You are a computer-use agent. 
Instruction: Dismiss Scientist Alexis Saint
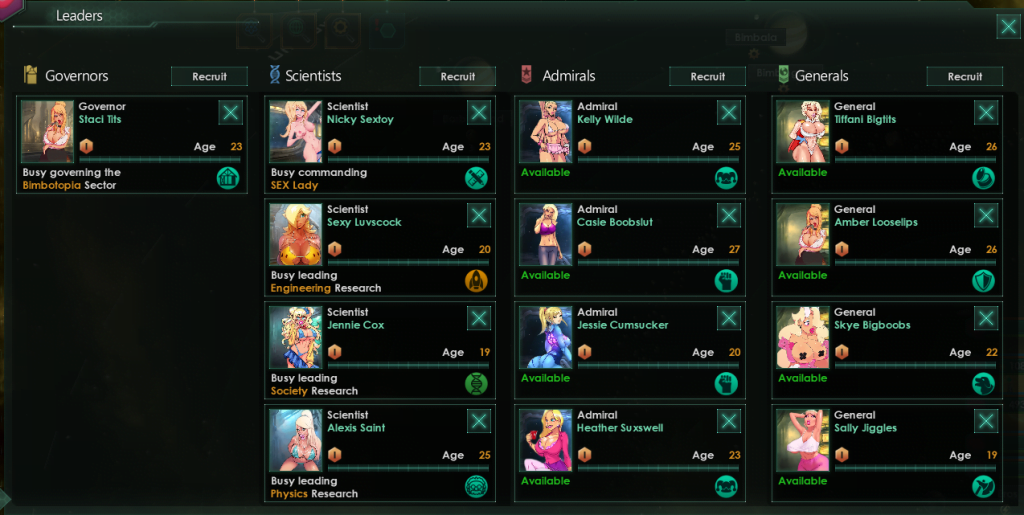tap(479, 421)
